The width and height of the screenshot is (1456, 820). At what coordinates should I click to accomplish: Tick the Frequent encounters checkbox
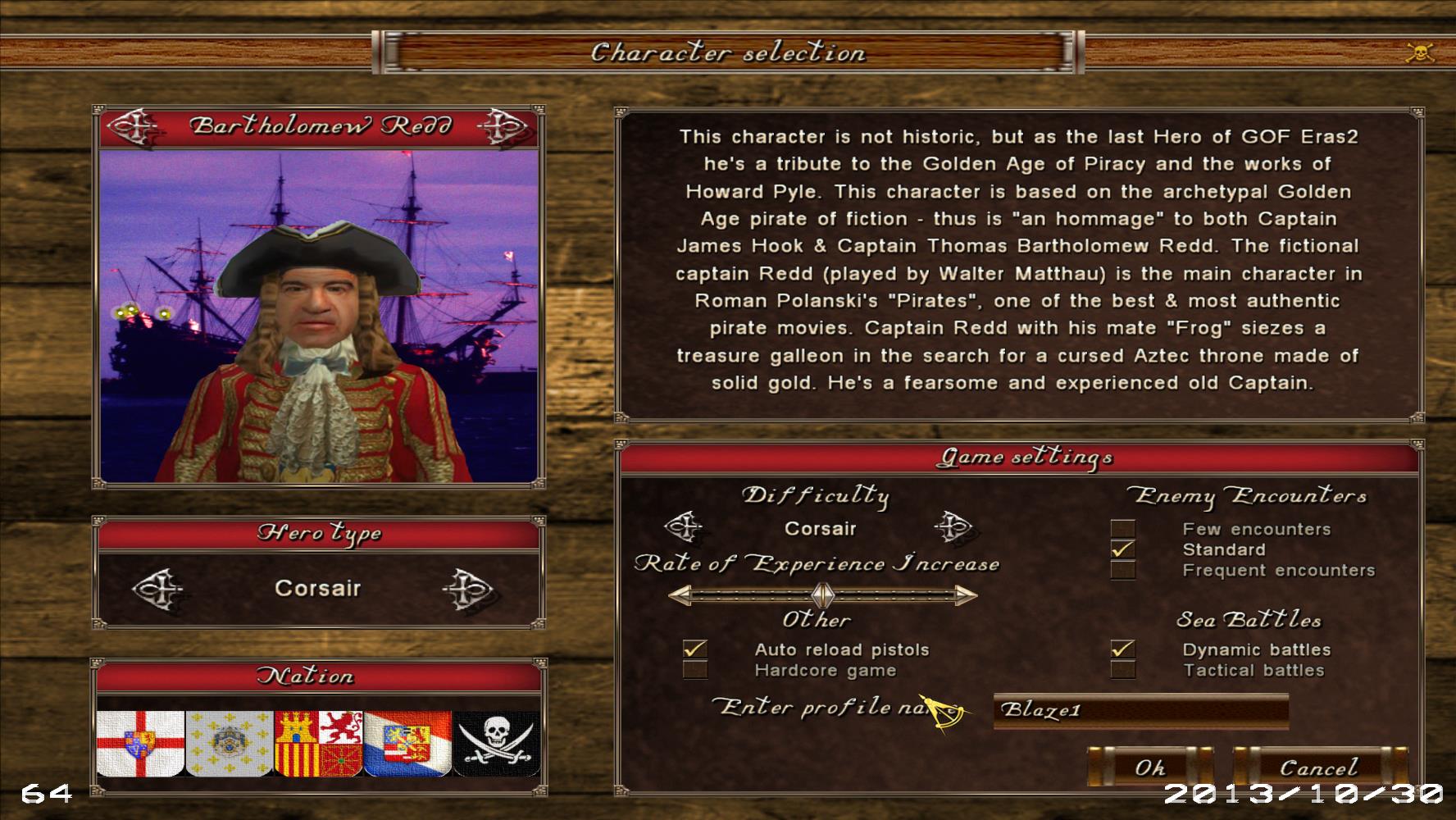(x=1122, y=570)
